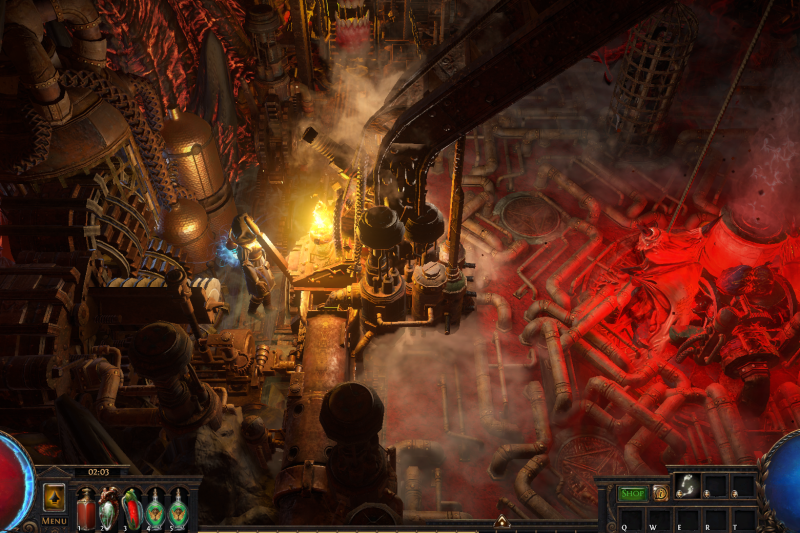The width and height of the screenshot is (800, 533).
Task: Use the red life flask
Action: [x=86, y=507]
